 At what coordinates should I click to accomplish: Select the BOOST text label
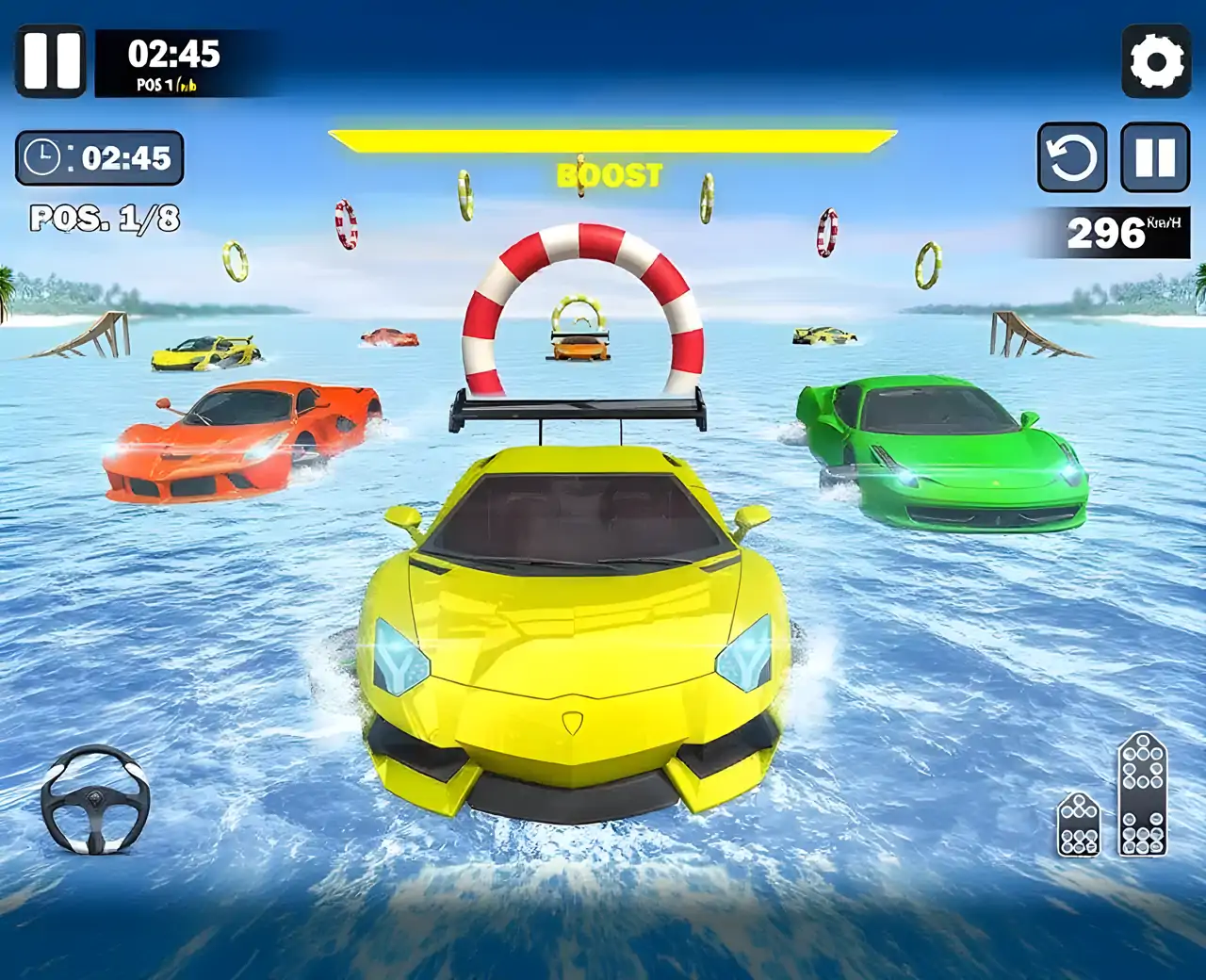(x=611, y=174)
